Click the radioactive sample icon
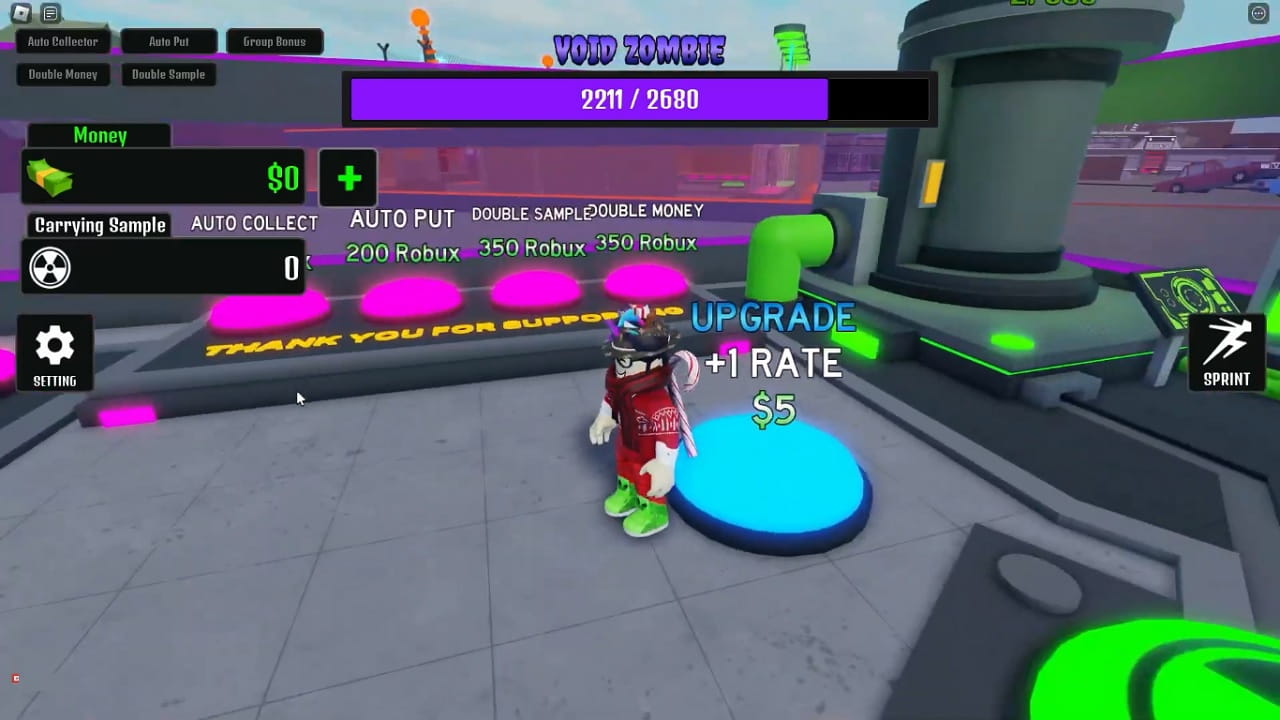 coord(50,267)
